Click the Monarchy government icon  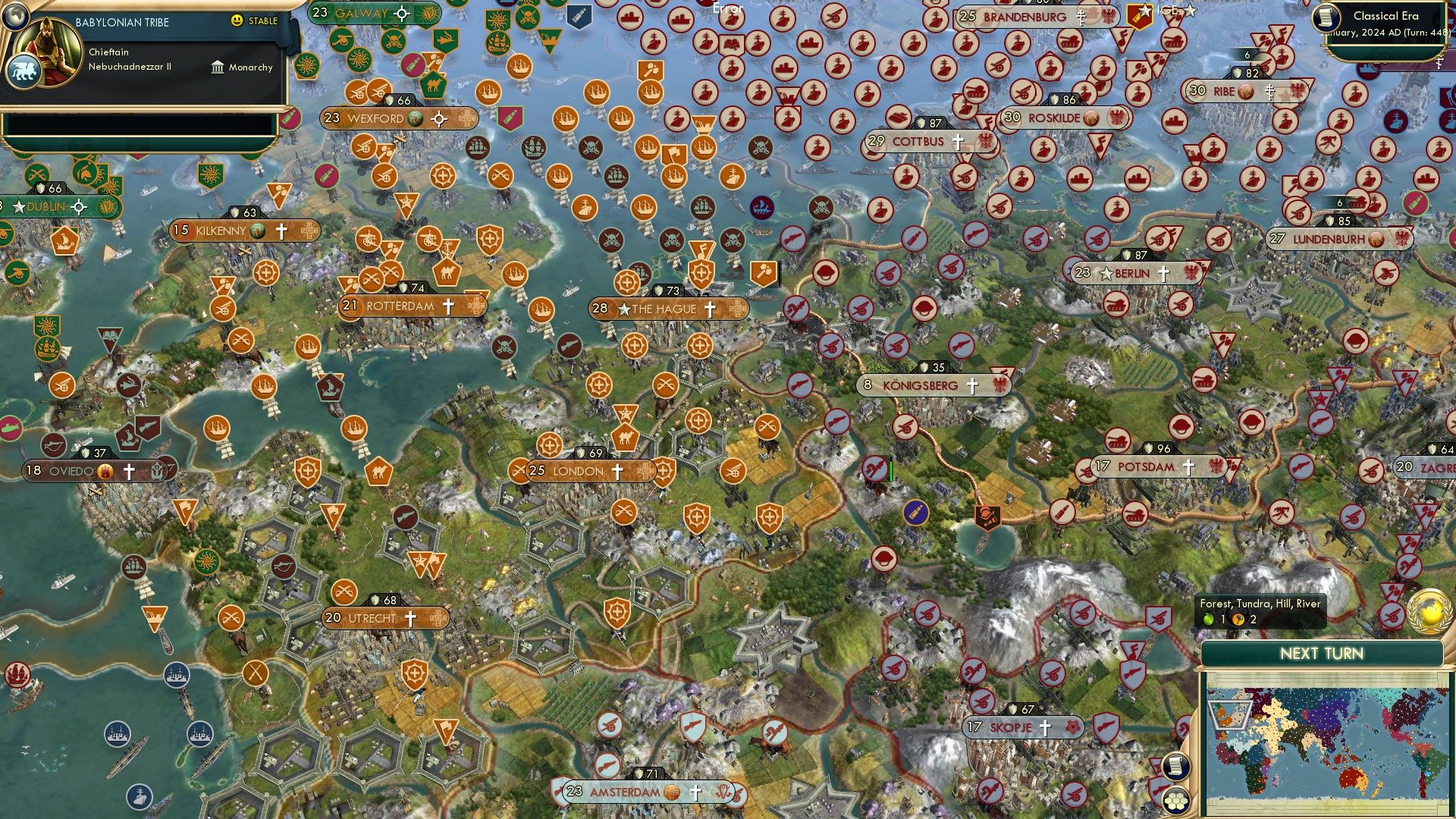click(x=217, y=67)
